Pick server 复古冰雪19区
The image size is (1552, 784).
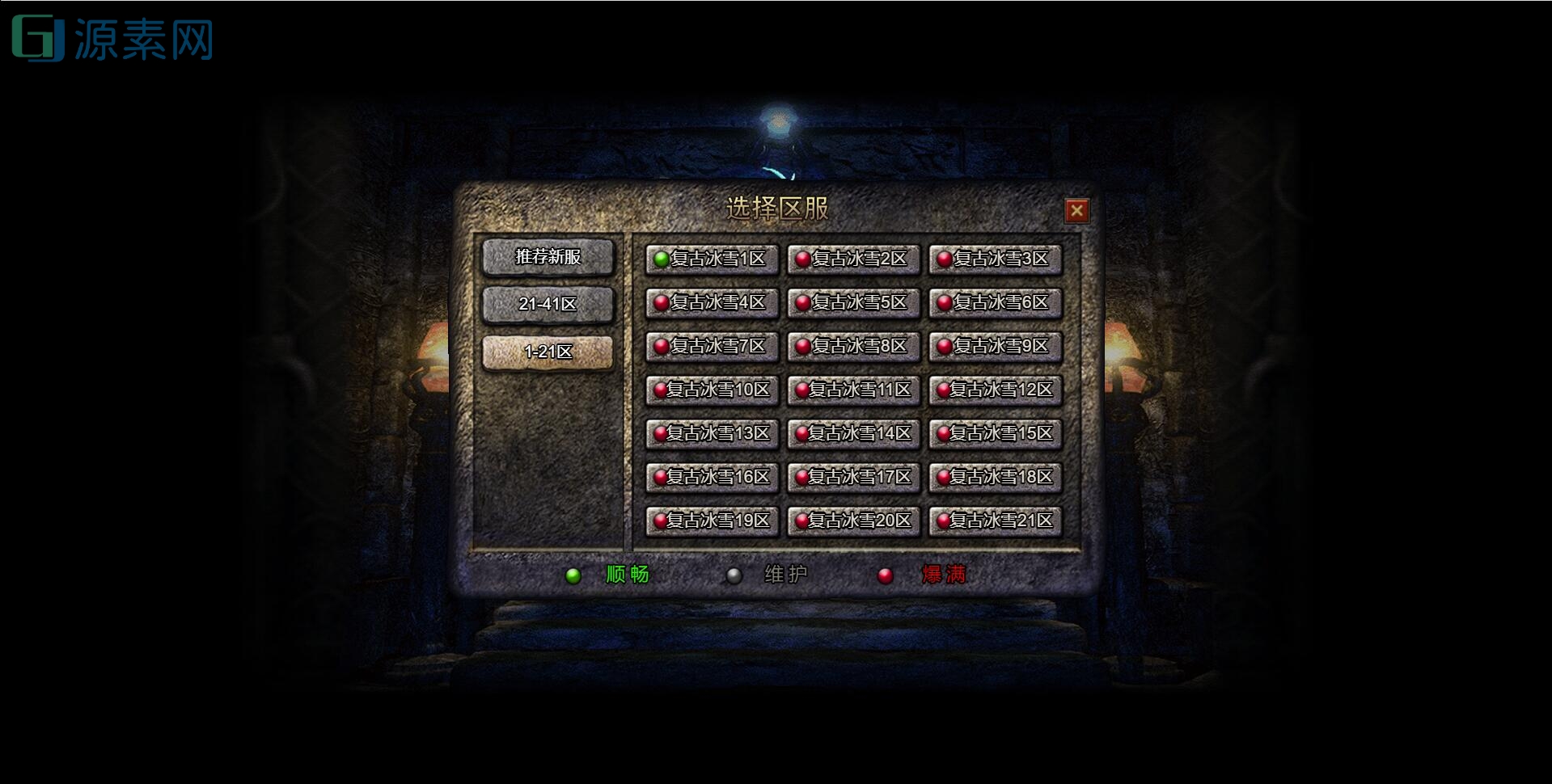coord(712,521)
